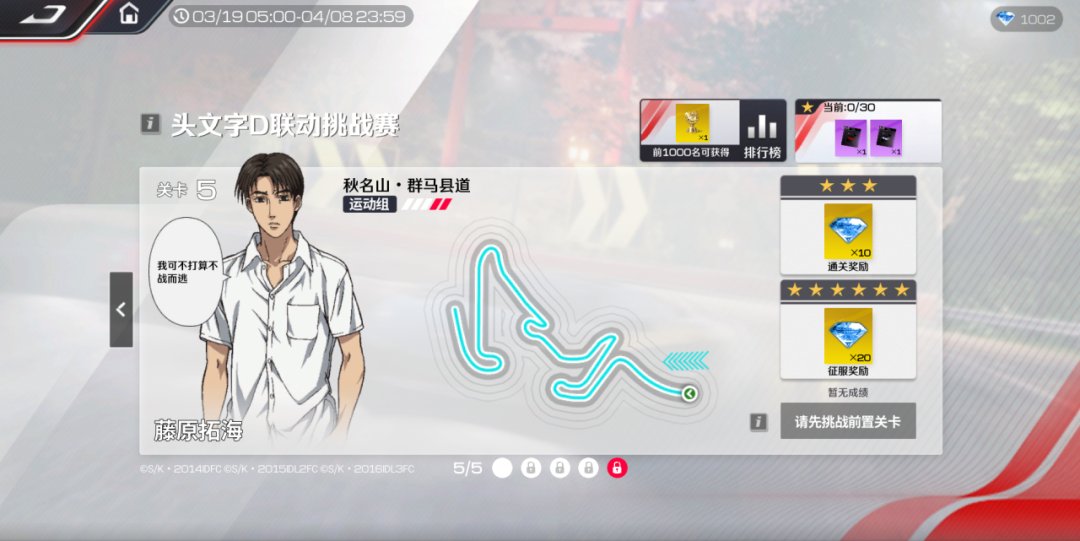Tap the diamond currency counter

point(1026,19)
